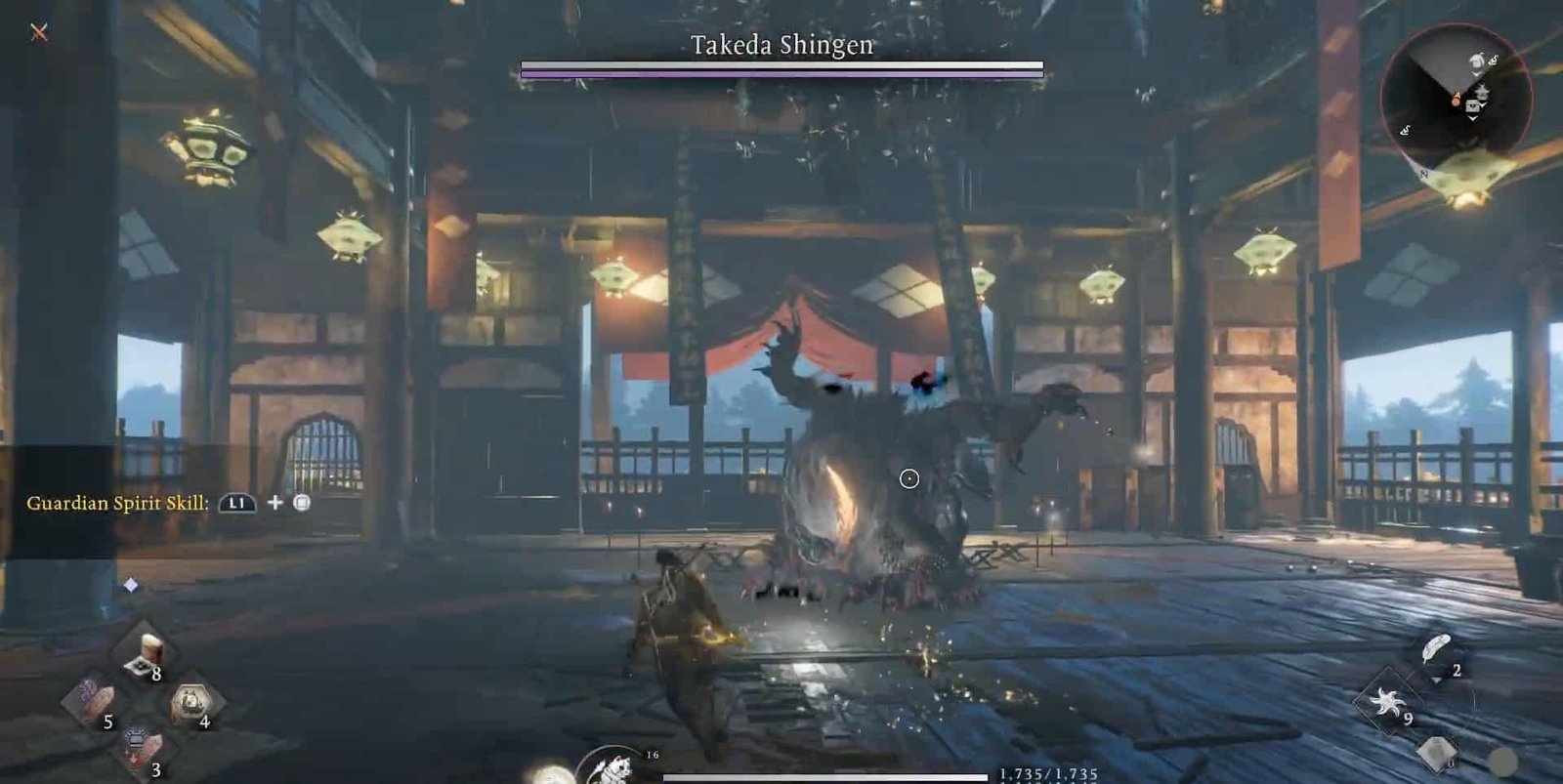Select the grey stone item slot

[x=1436, y=752]
